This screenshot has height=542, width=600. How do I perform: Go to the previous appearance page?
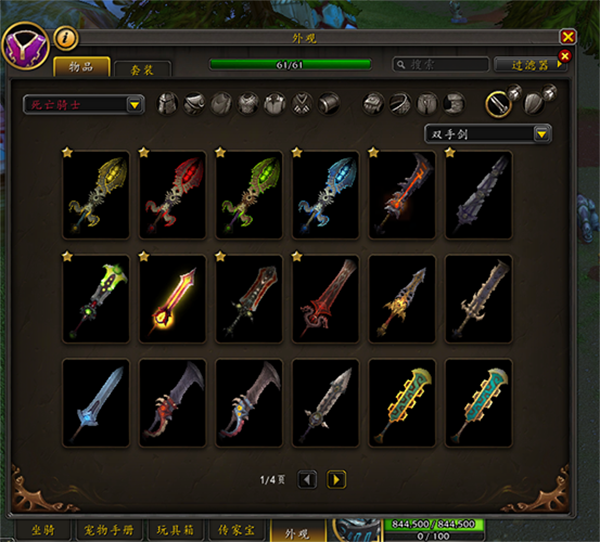(308, 480)
